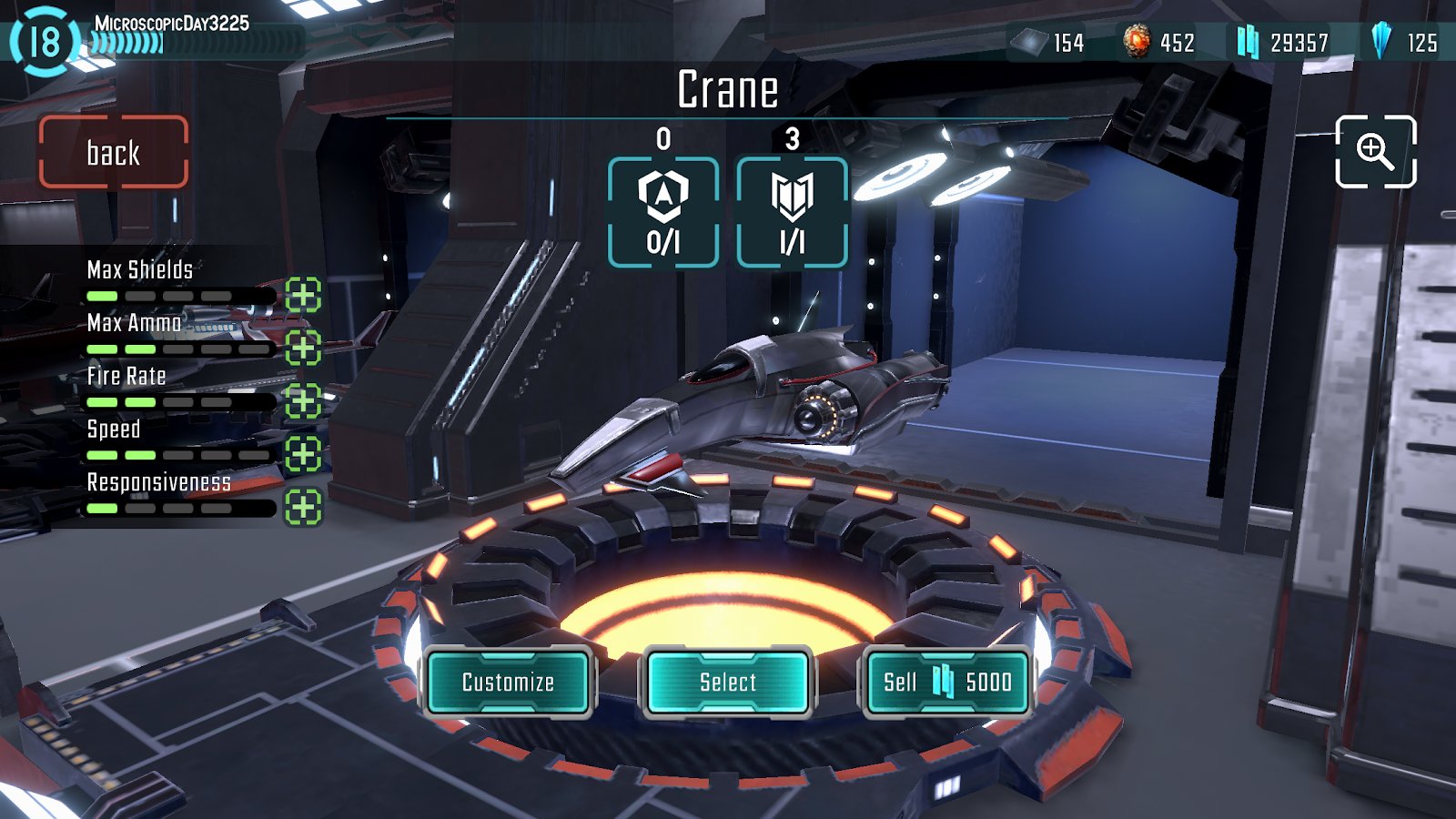
Task: Open the level 18 player profile badge
Action: [x=43, y=41]
